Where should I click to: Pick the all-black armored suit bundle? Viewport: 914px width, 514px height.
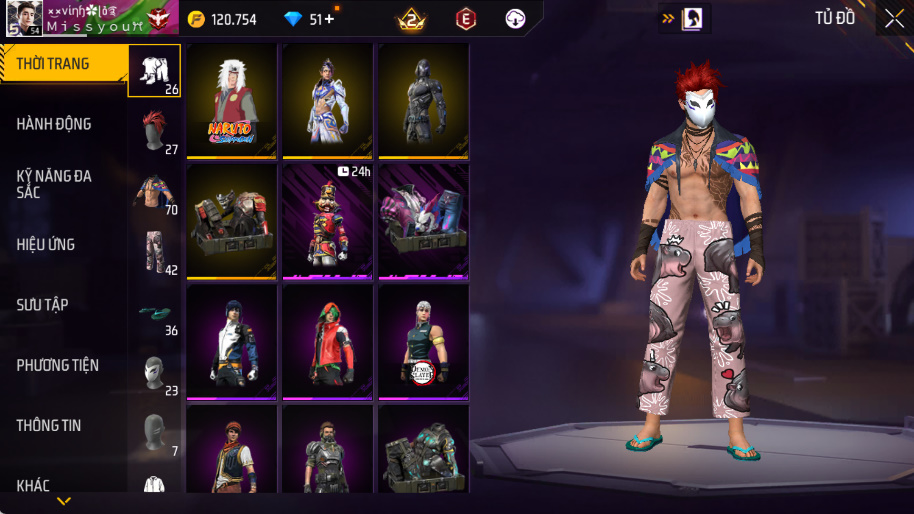[x=423, y=100]
